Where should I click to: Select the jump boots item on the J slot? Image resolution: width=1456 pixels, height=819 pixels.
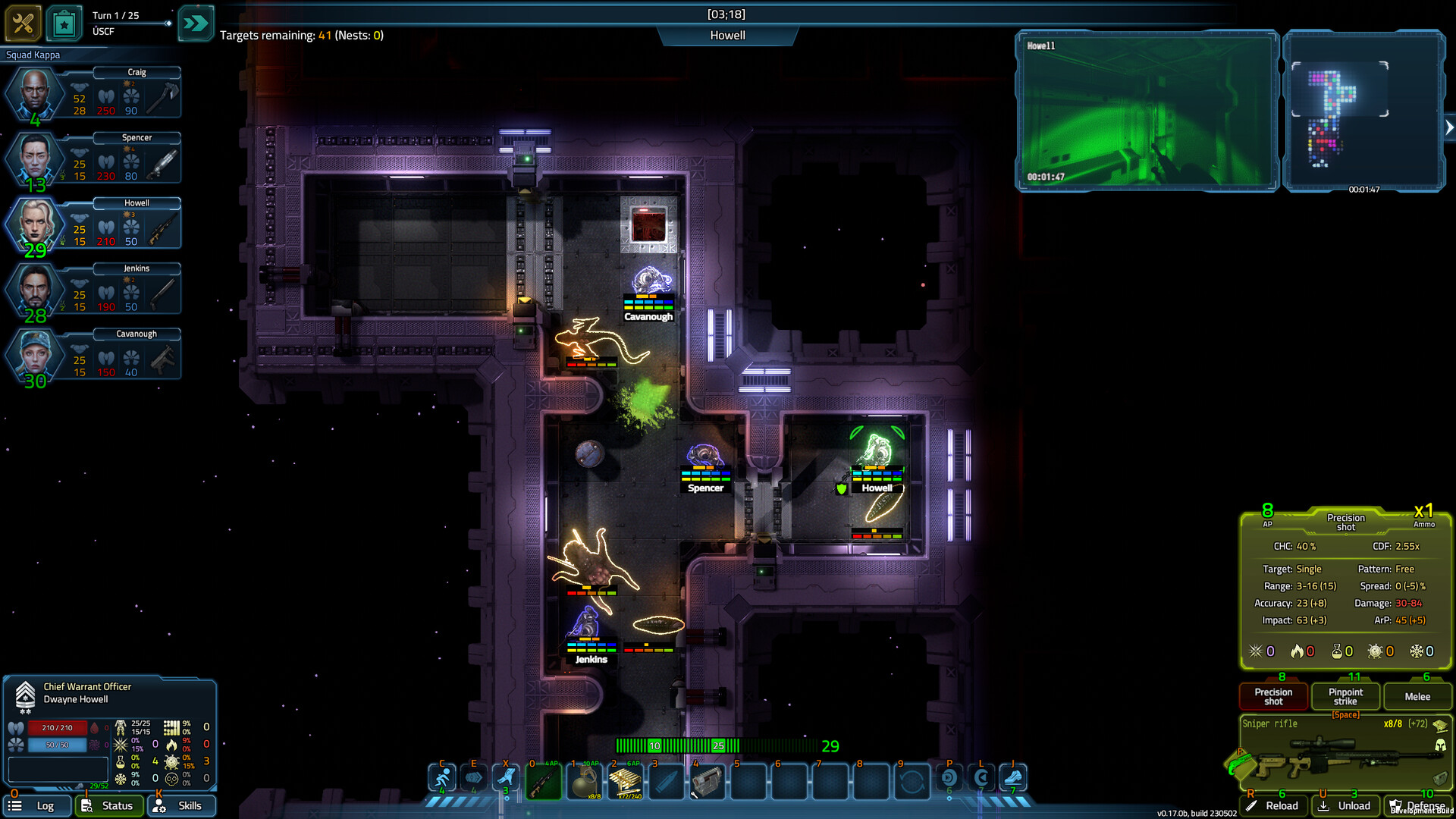click(x=1014, y=780)
